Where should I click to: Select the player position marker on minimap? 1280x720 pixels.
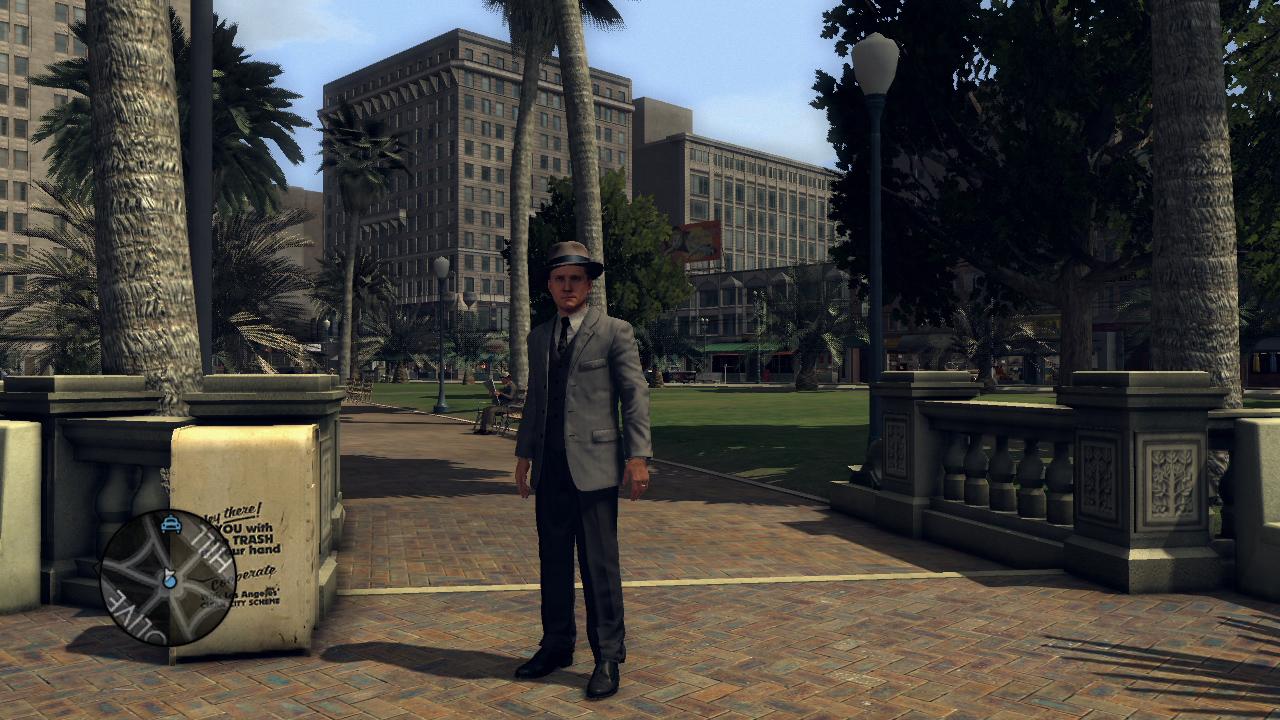(170, 579)
